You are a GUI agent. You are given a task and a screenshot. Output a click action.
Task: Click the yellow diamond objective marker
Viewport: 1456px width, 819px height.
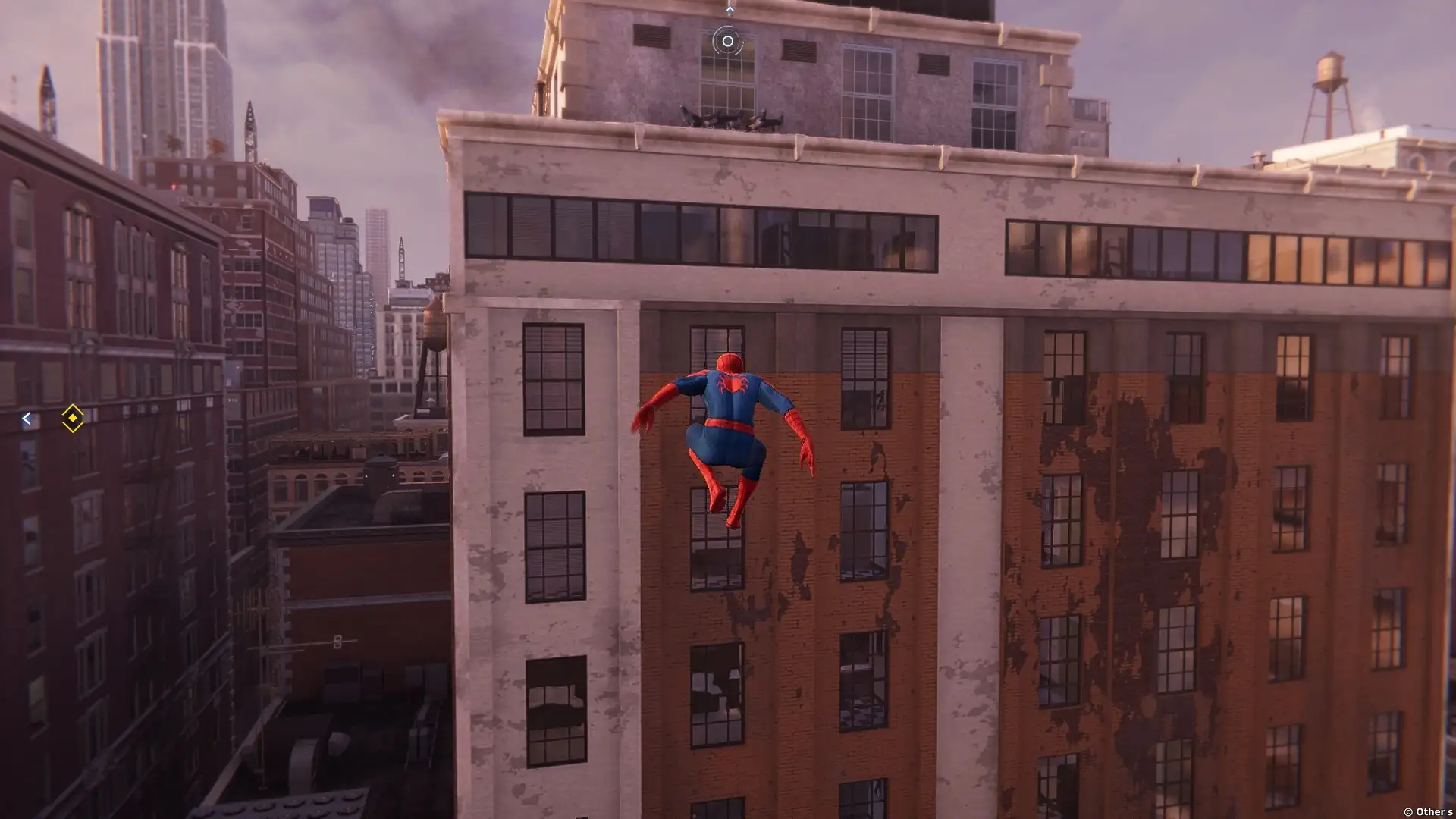[72, 418]
